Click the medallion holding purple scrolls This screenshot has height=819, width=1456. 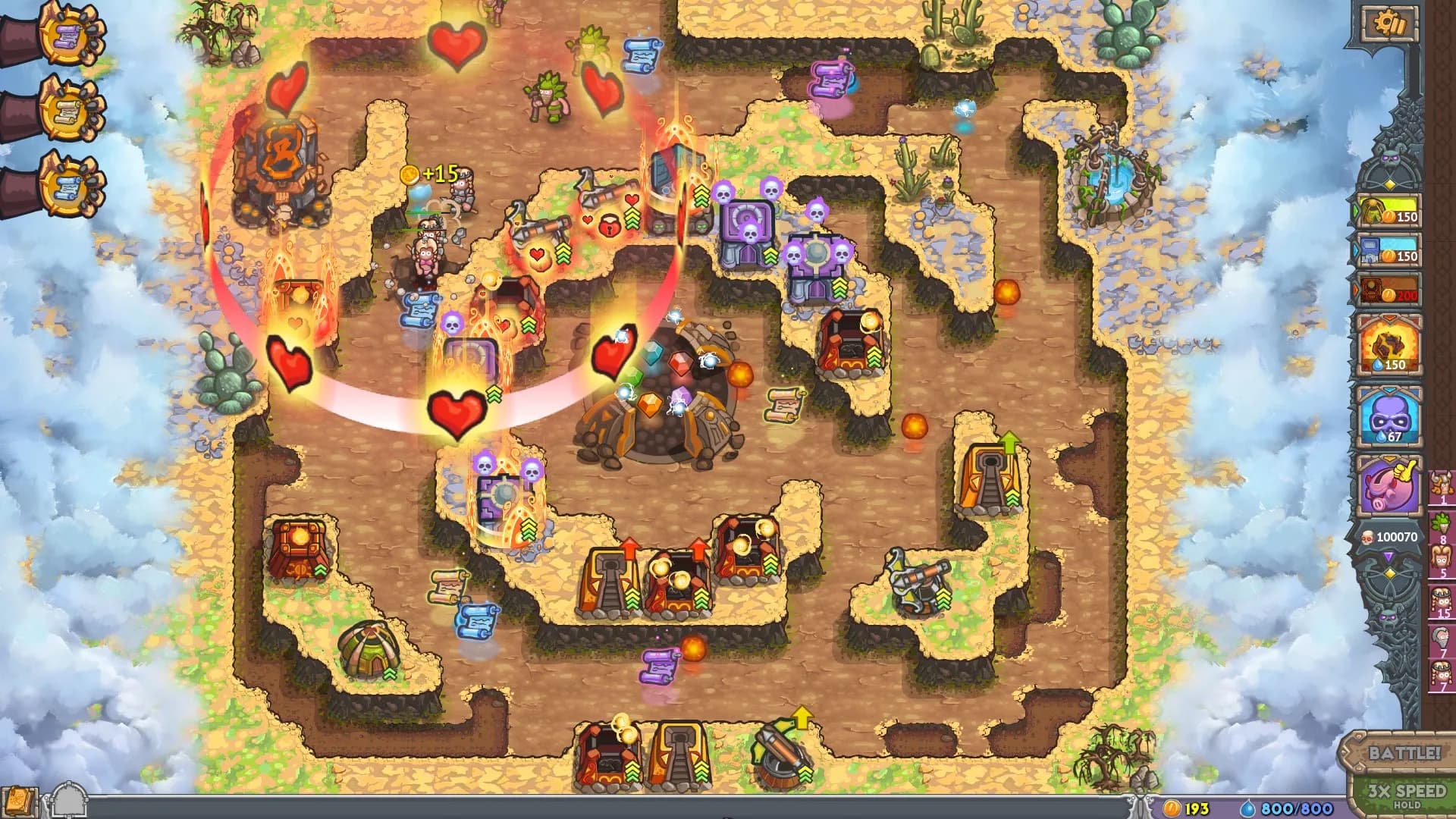coord(64,36)
